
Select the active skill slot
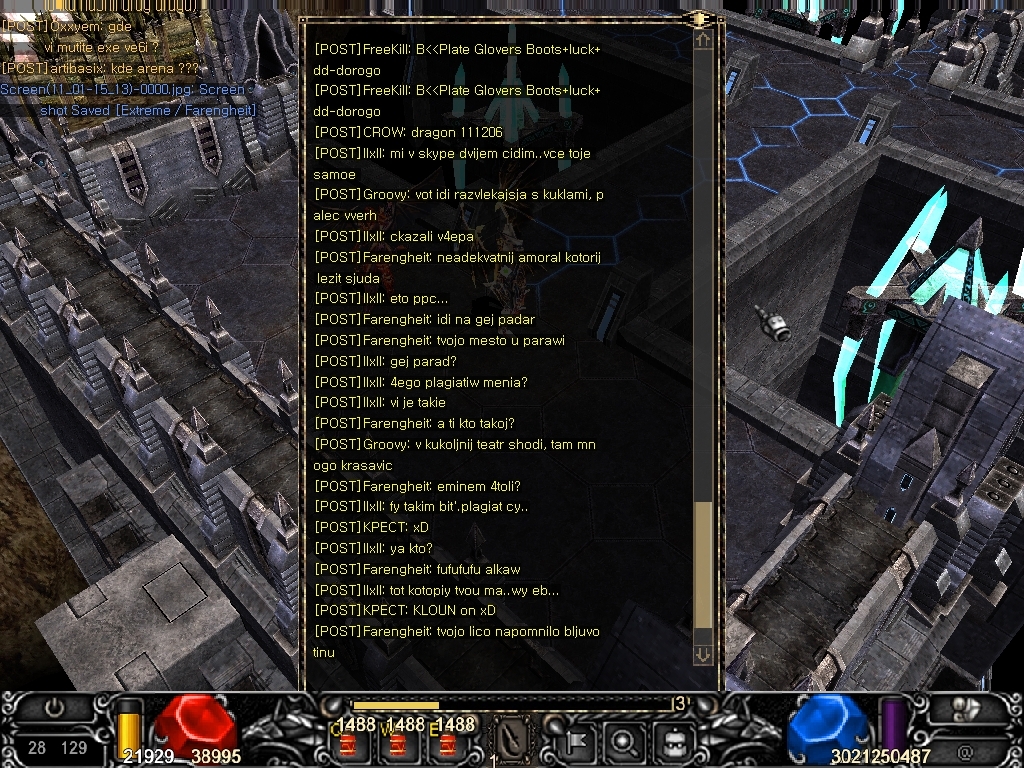(x=513, y=741)
